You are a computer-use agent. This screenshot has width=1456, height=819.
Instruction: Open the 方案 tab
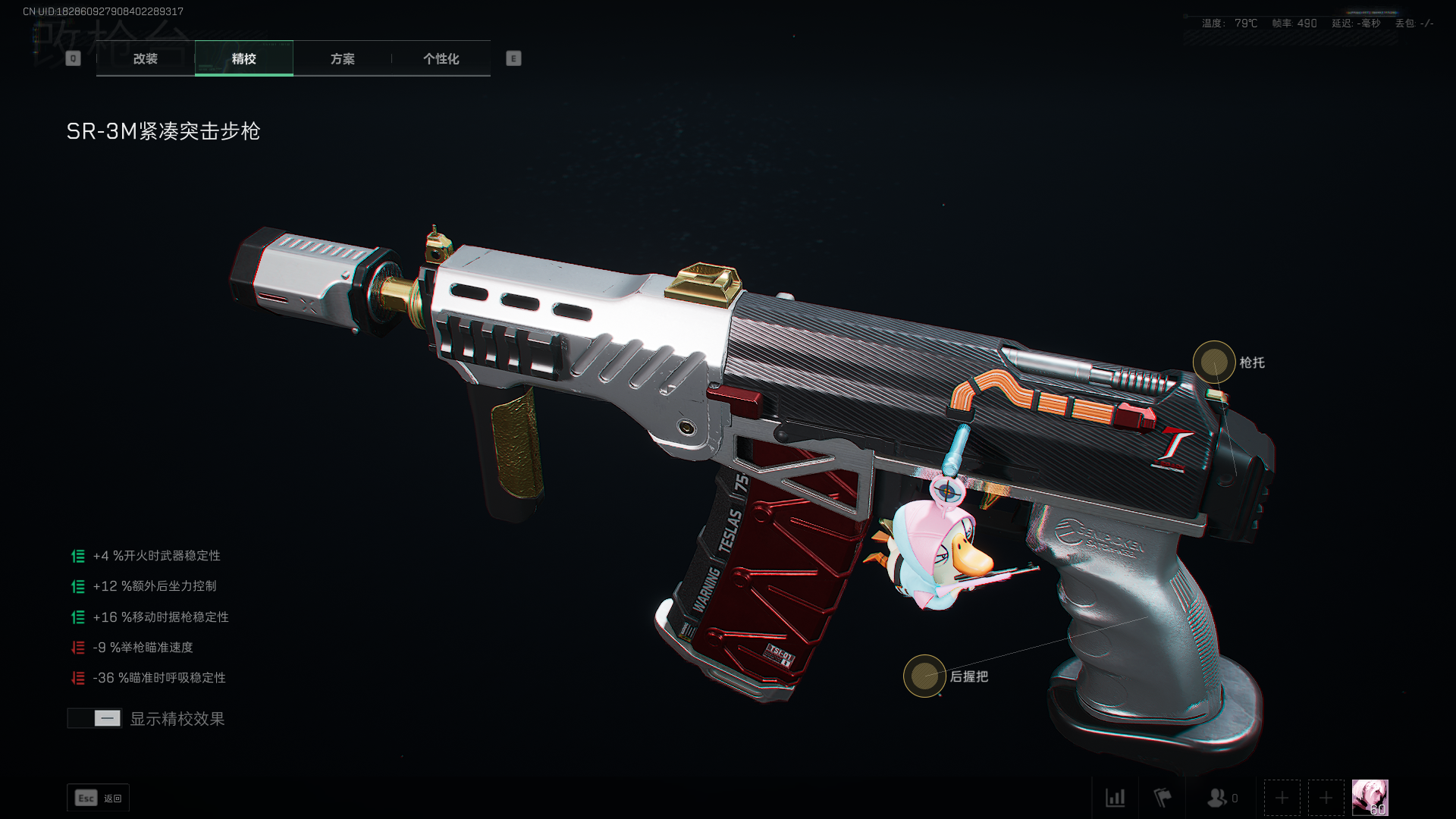point(342,58)
